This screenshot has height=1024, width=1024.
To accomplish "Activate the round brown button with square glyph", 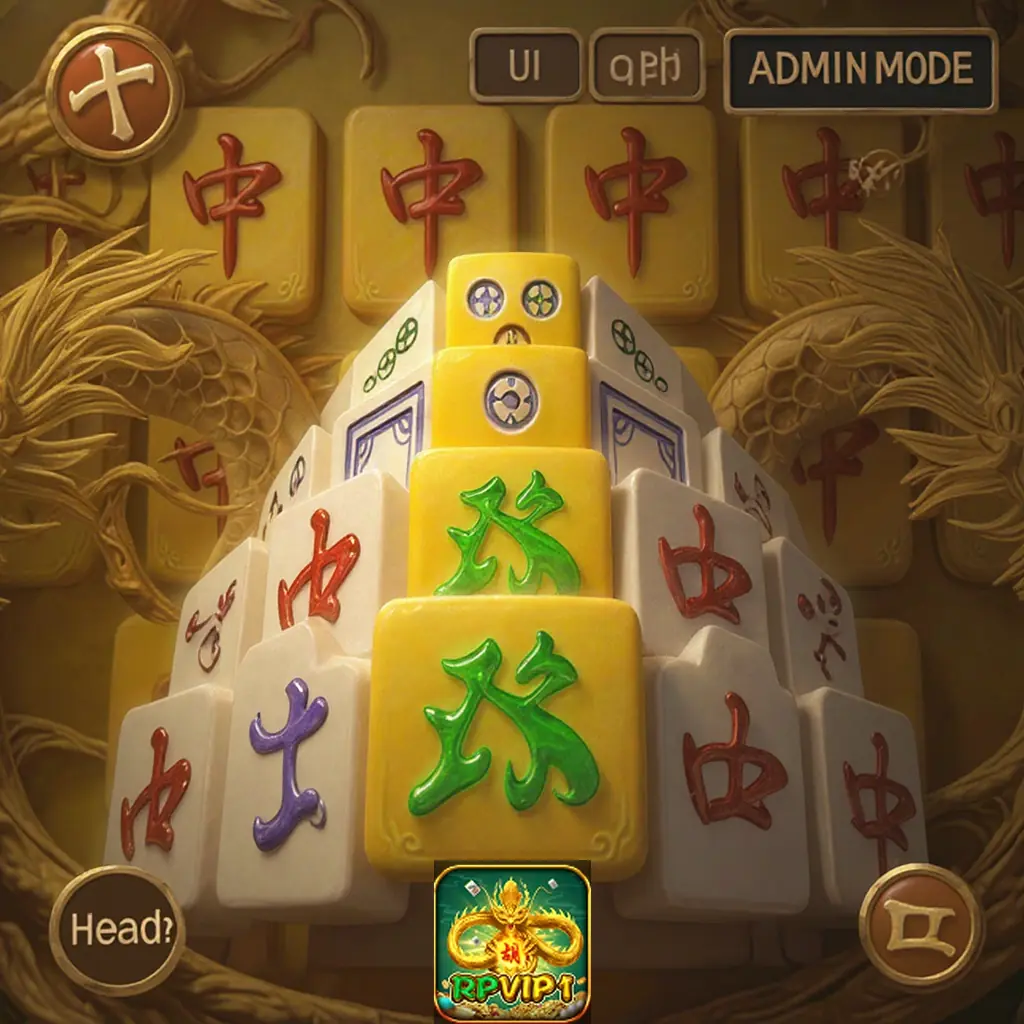I will (x=920, y=926).
